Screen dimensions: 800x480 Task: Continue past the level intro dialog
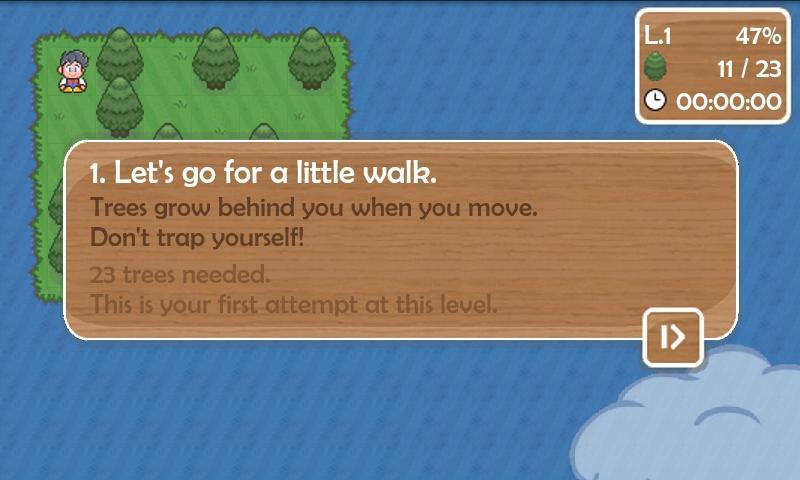coord(673,337)
